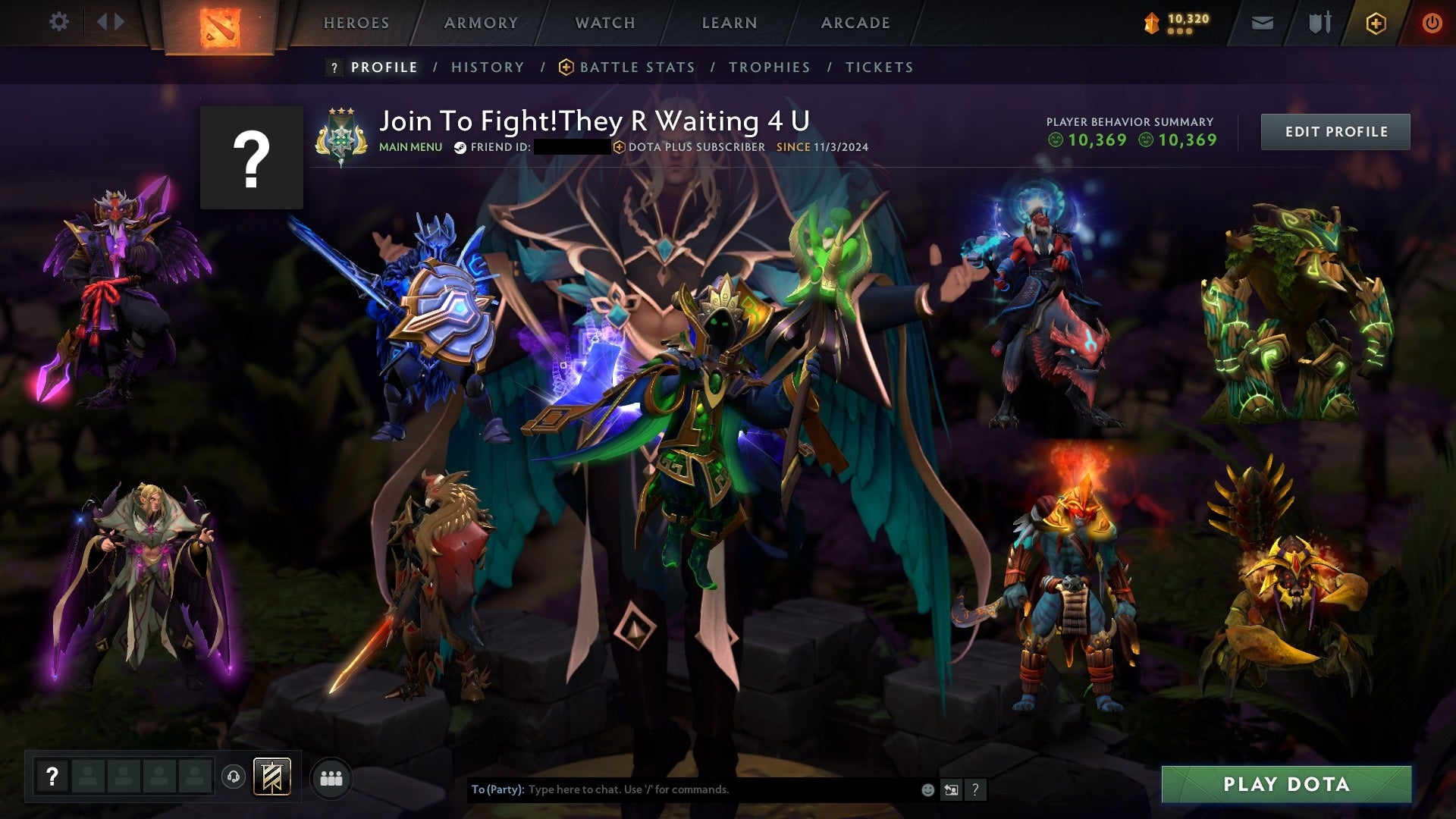The image size is (1456, 819).
Task: Open the ARMORY menu
Action: pos(479,23)
